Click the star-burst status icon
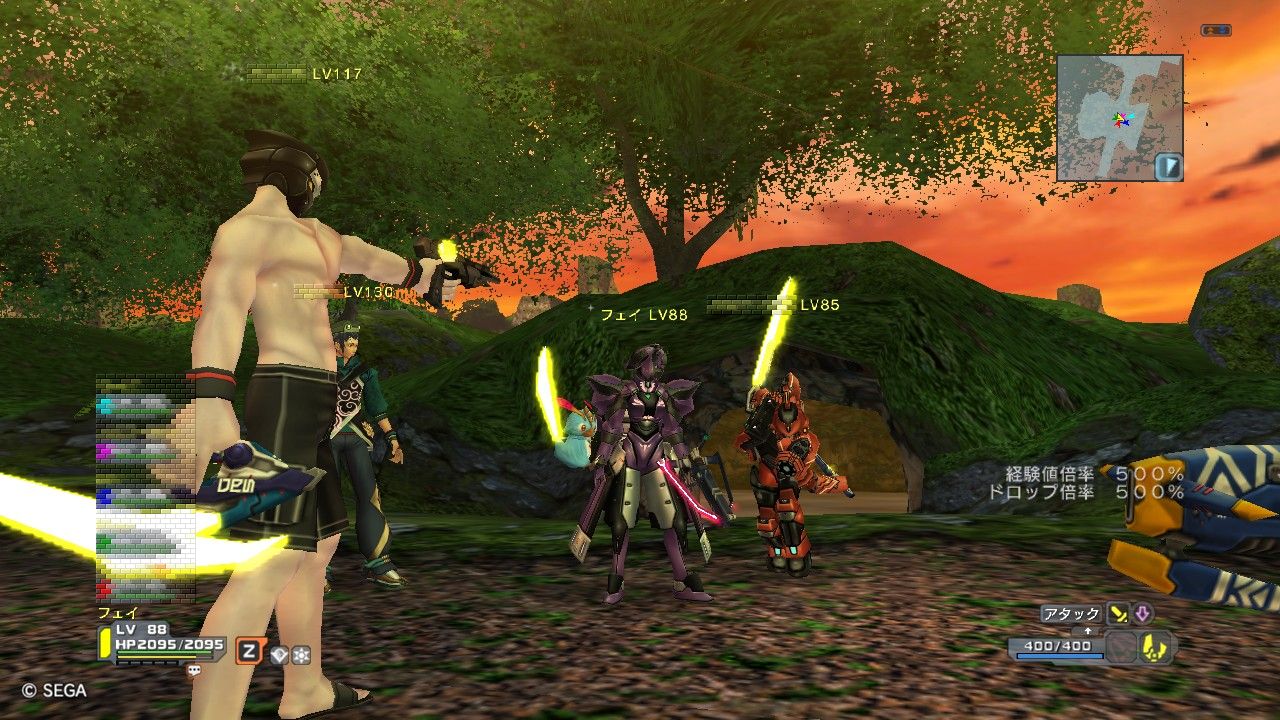The width and height of the screenshot is (1280, 720). pyautogui.click(x=300, y=655)
